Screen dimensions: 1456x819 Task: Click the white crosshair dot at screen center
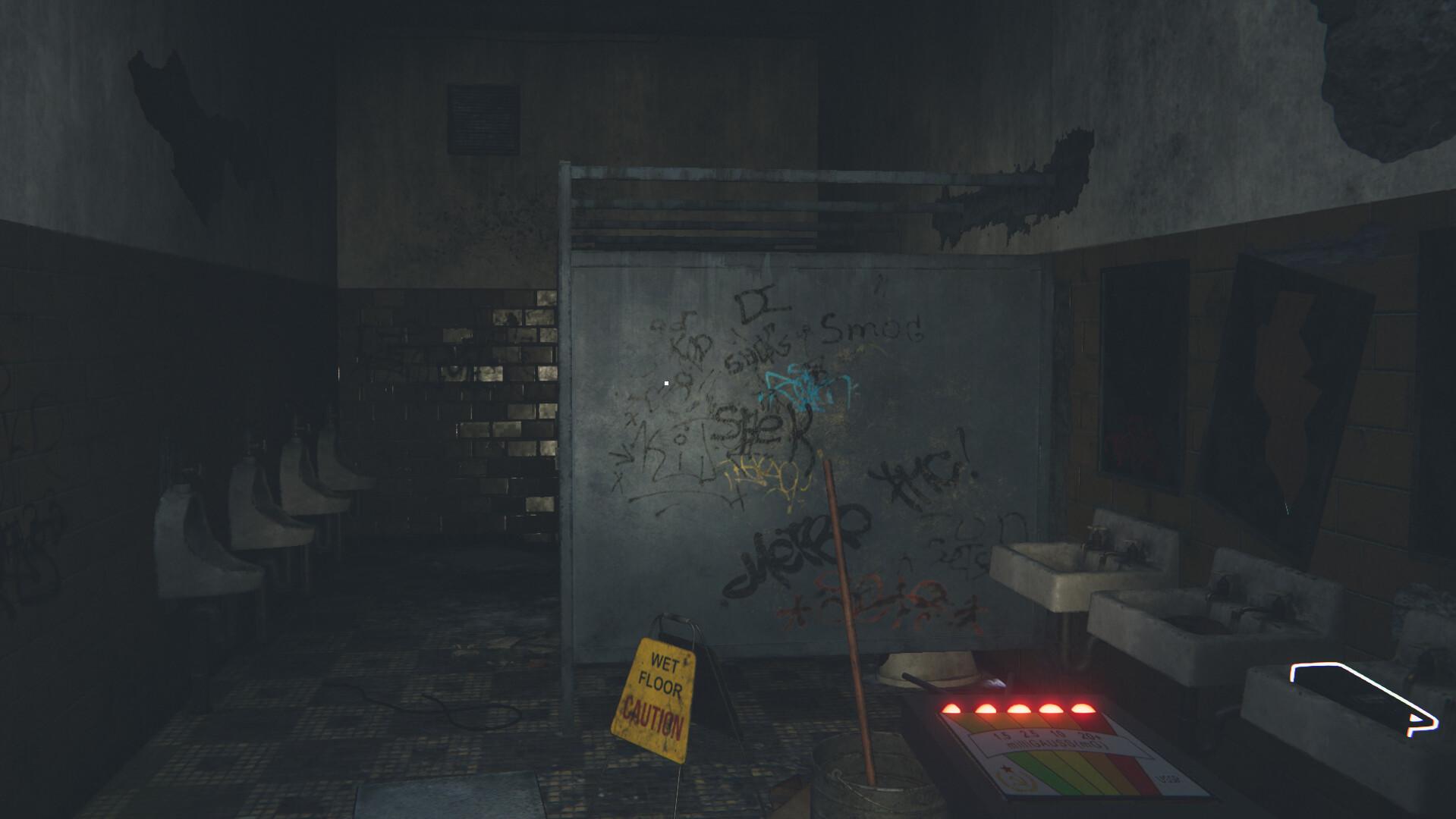pos(665,384)
